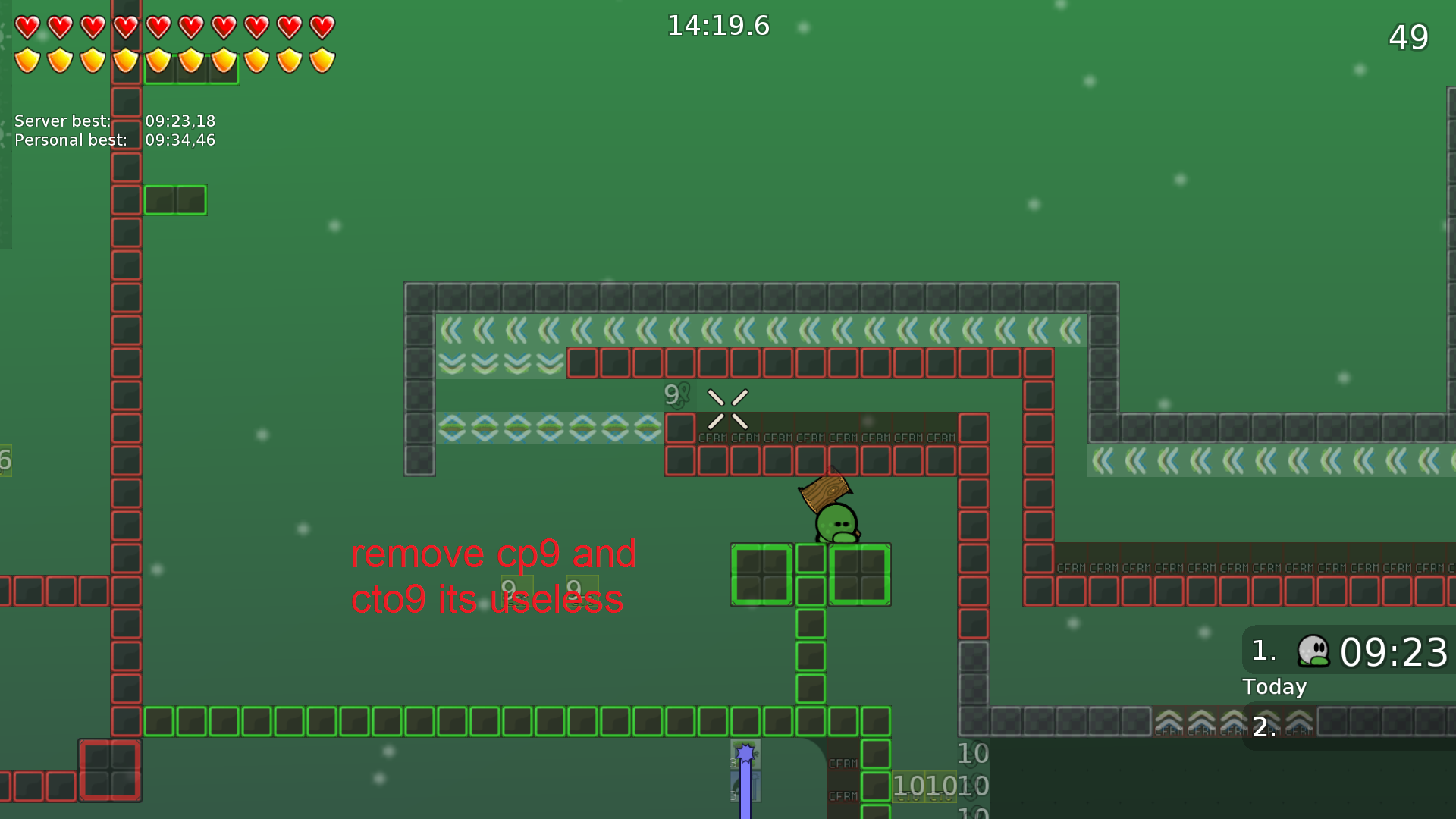Viewport: 1456px width, 819px height.
Task: Click the race timer showing 14:19.6
Action: click(717, 25)
